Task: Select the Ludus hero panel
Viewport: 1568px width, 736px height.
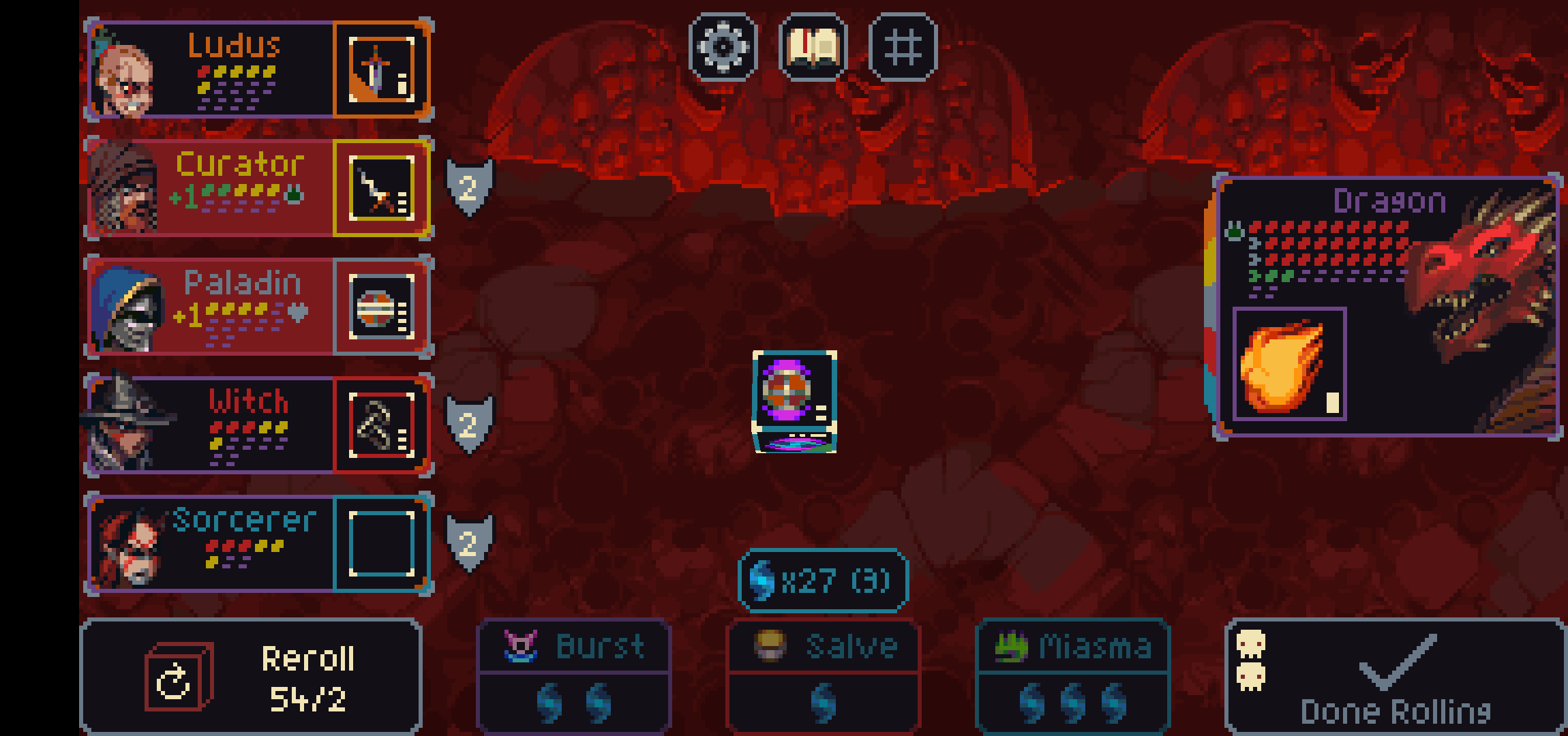Action: tap(211, 70)
